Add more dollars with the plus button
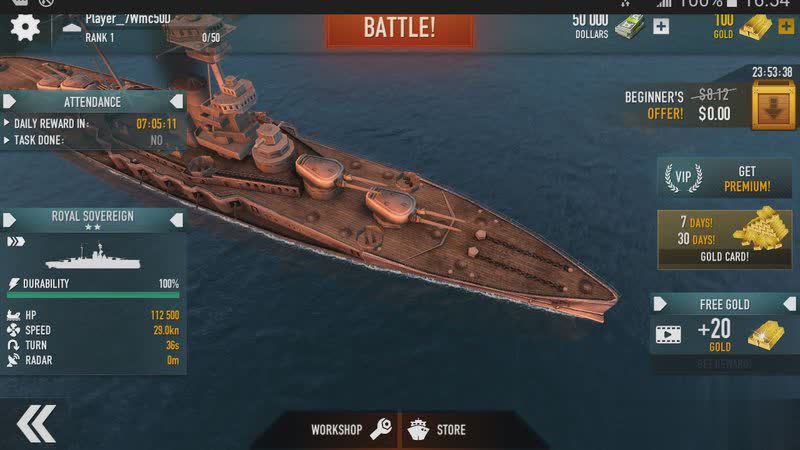This screenshot has height=450, width=800. pyautogui.click(x=661, y=27)
